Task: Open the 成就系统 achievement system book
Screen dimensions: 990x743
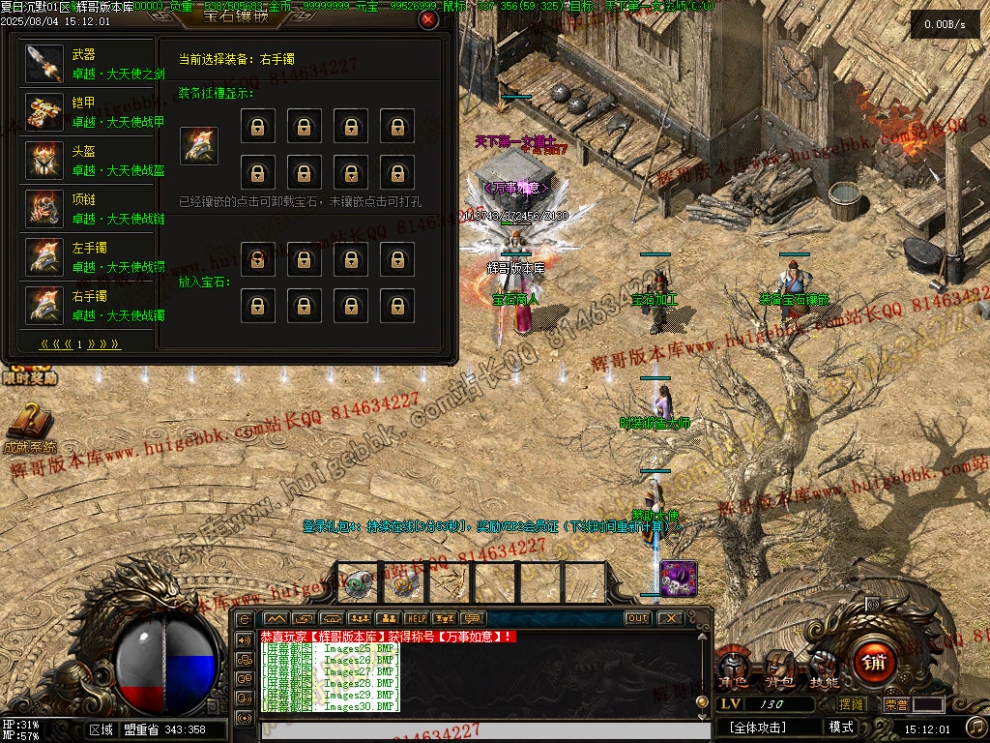Action: click(29, 425)
